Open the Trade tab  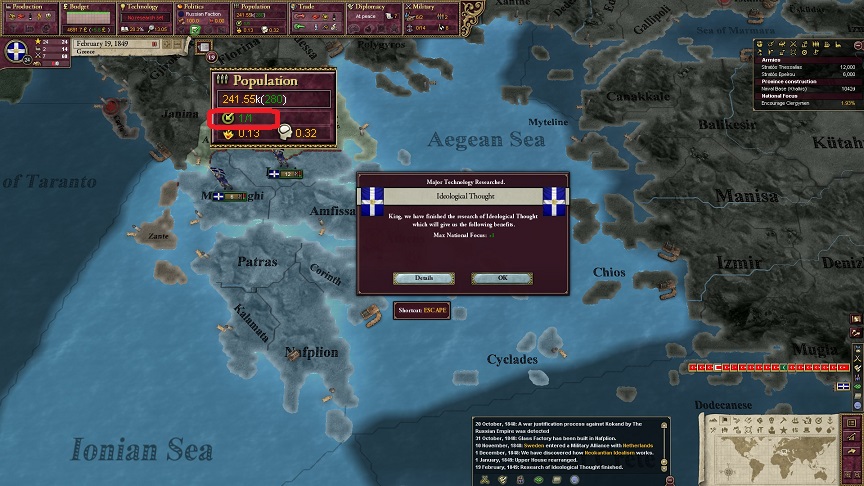319,16
